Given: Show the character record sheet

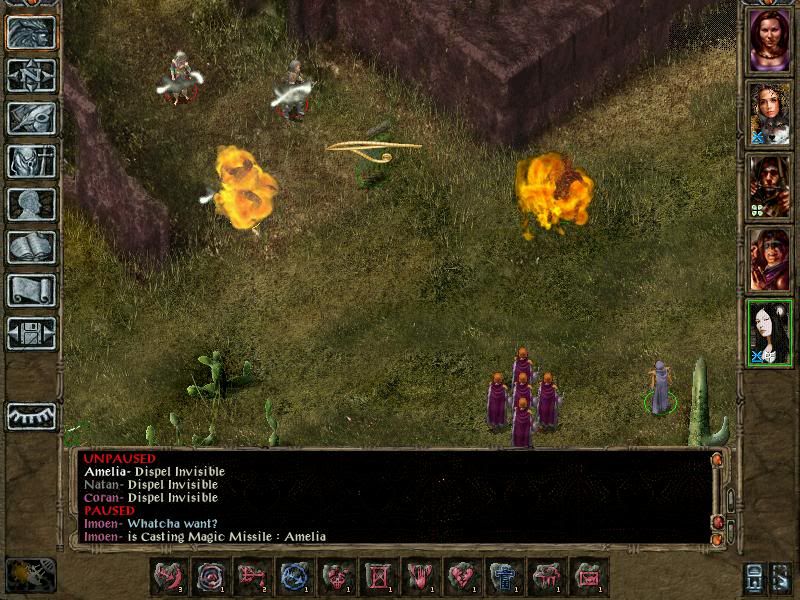Looking at the screenshot, I should point(31,204).
